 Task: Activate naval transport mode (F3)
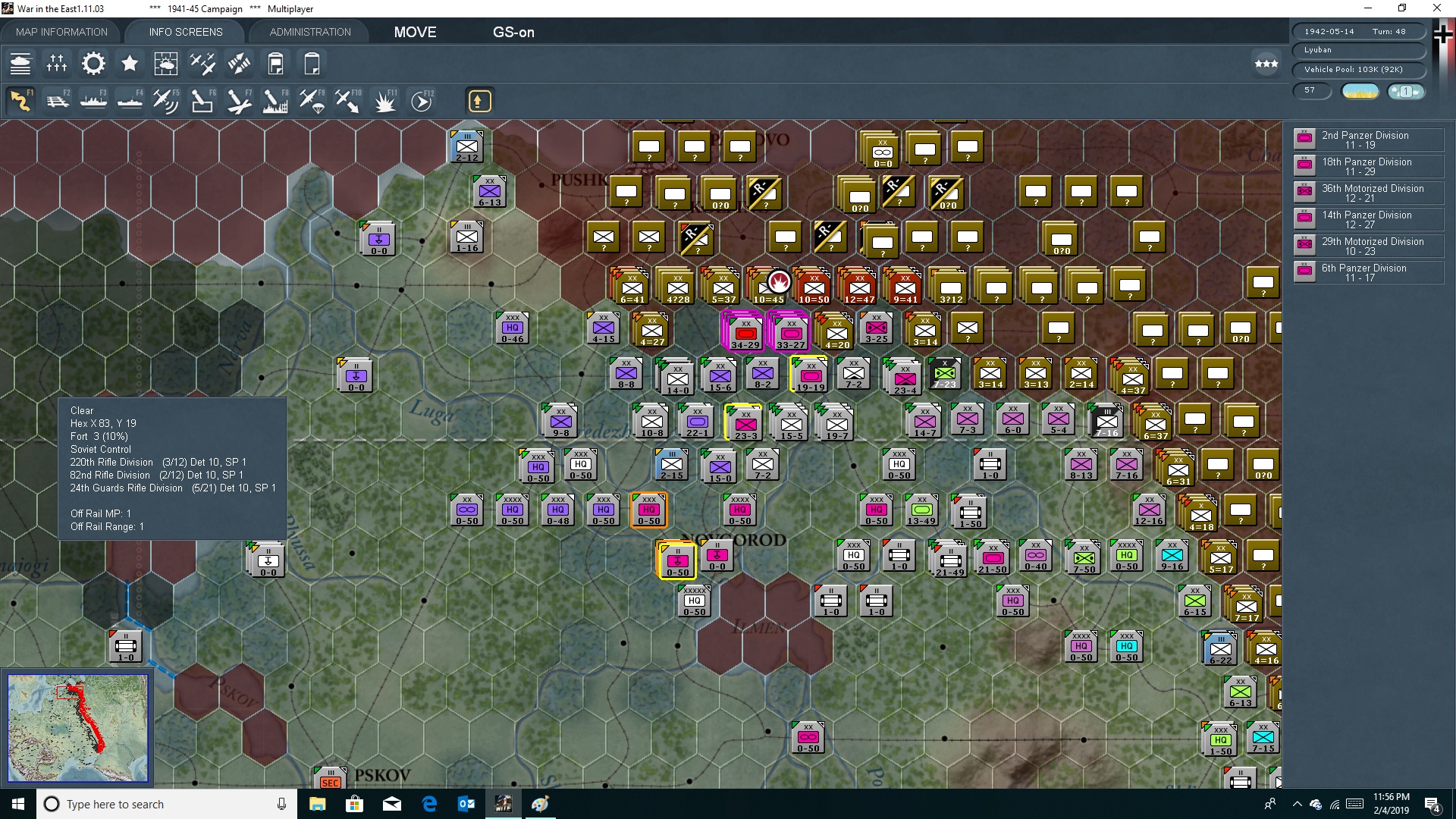[x=93, y=100]
